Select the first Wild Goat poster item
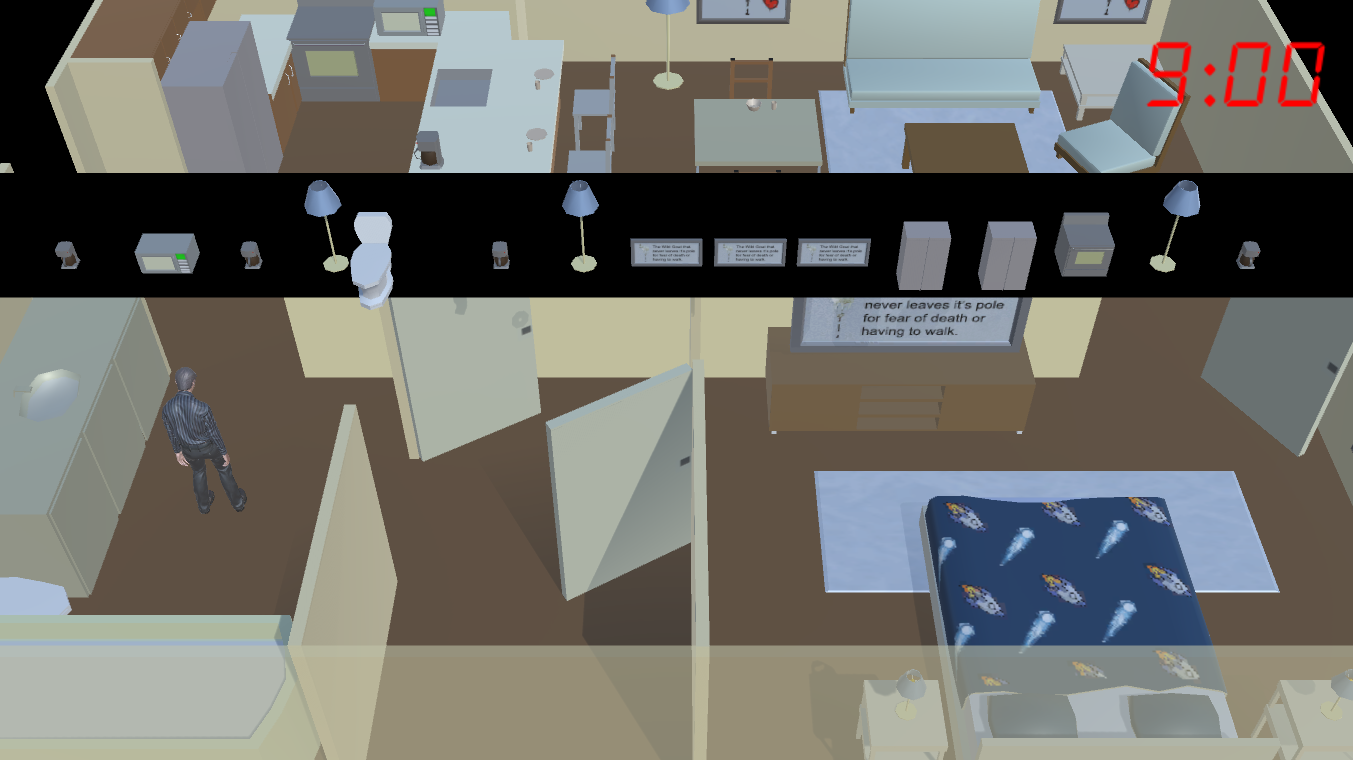The height and width of the screenshot is (760, 1353). tap(666, 253)
